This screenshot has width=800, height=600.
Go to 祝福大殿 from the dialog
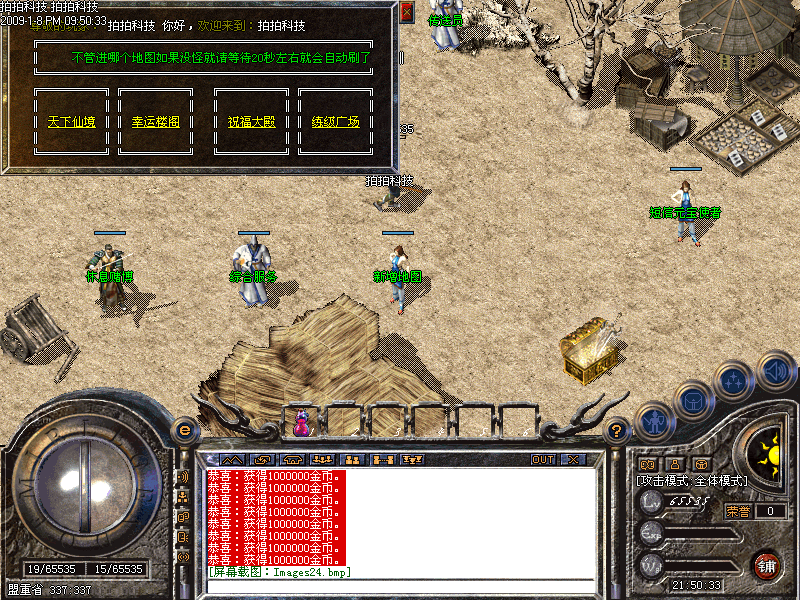click(x=251, y=122)
